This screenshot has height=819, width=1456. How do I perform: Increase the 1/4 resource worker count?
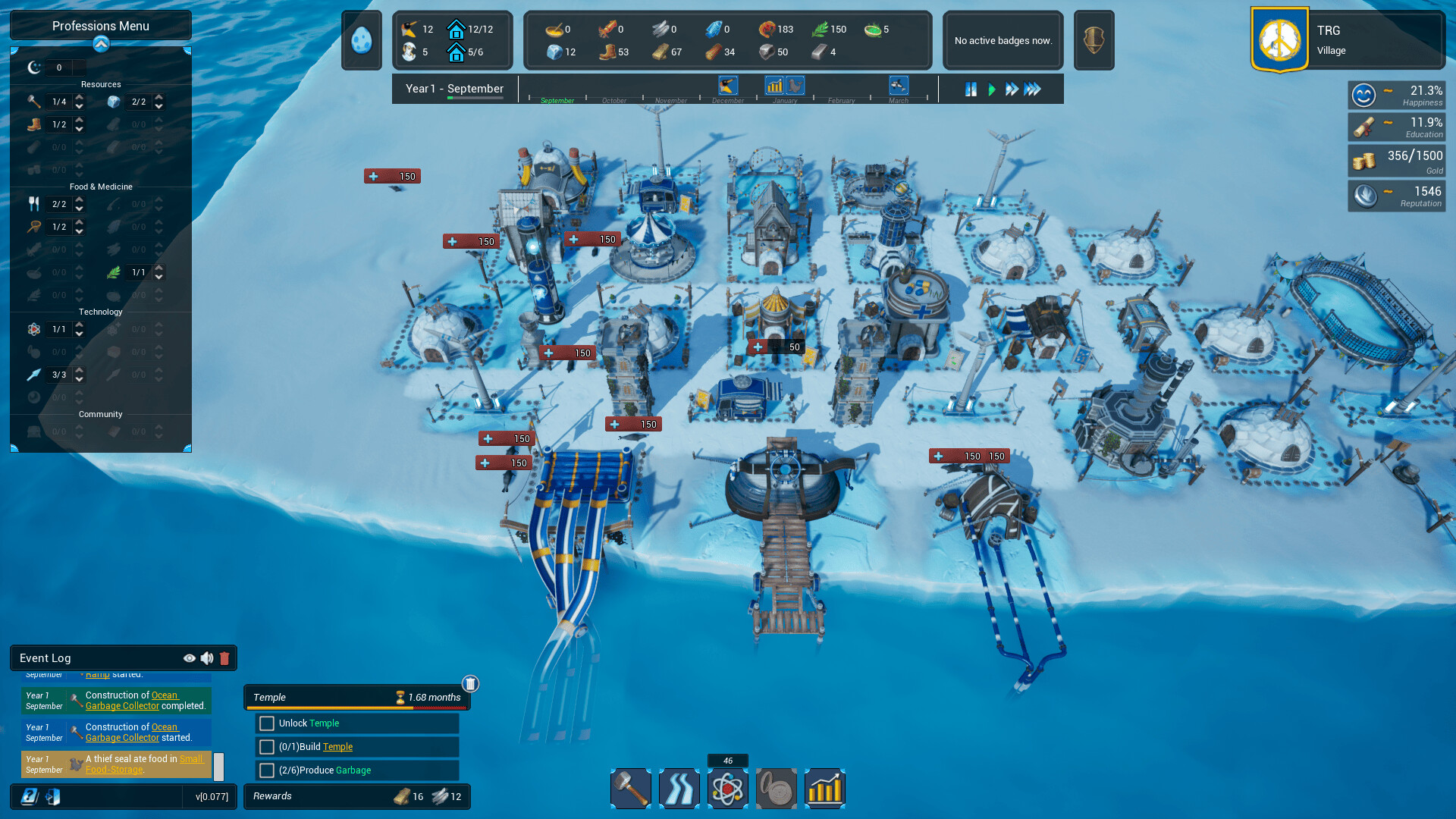point(80,97)
